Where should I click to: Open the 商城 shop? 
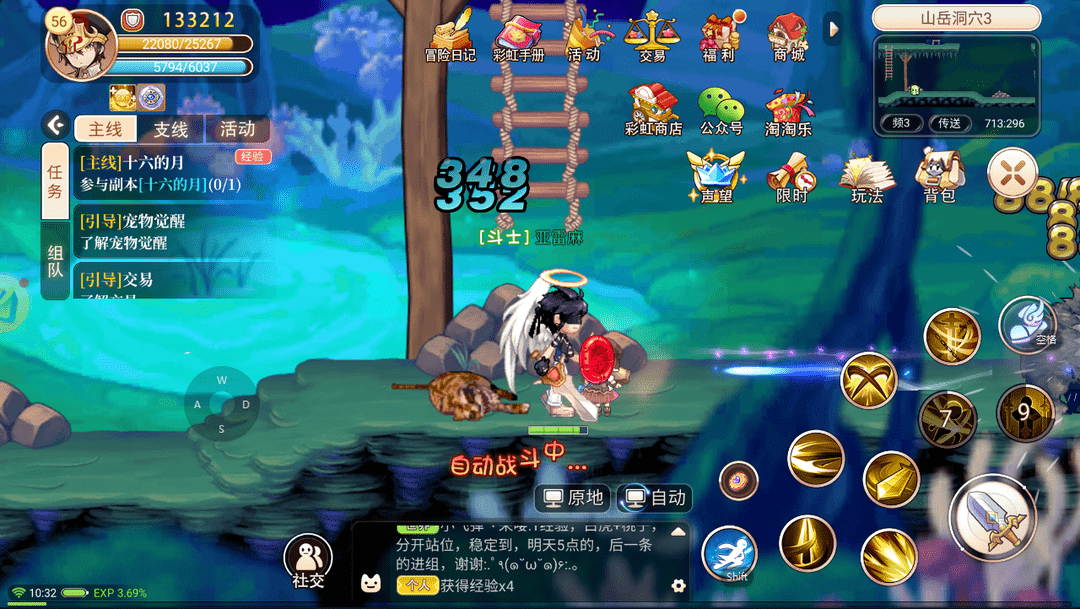(788, 36)
